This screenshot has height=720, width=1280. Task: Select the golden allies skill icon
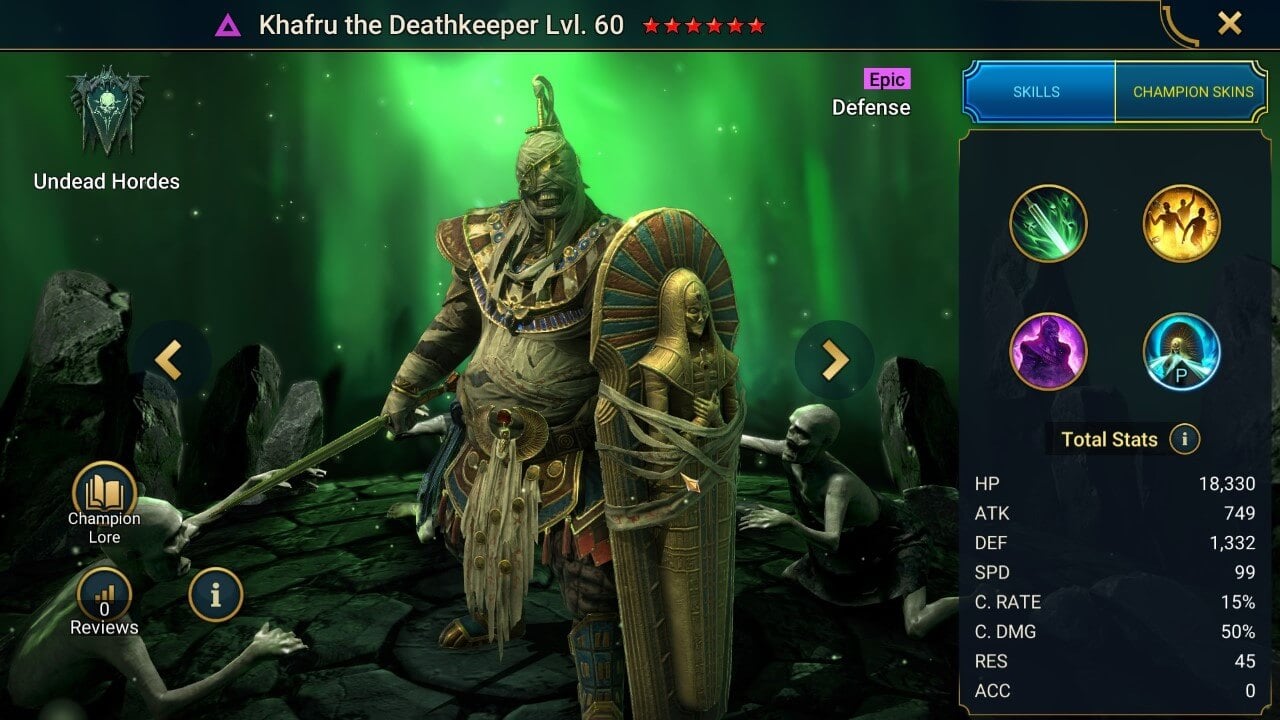1181,223
